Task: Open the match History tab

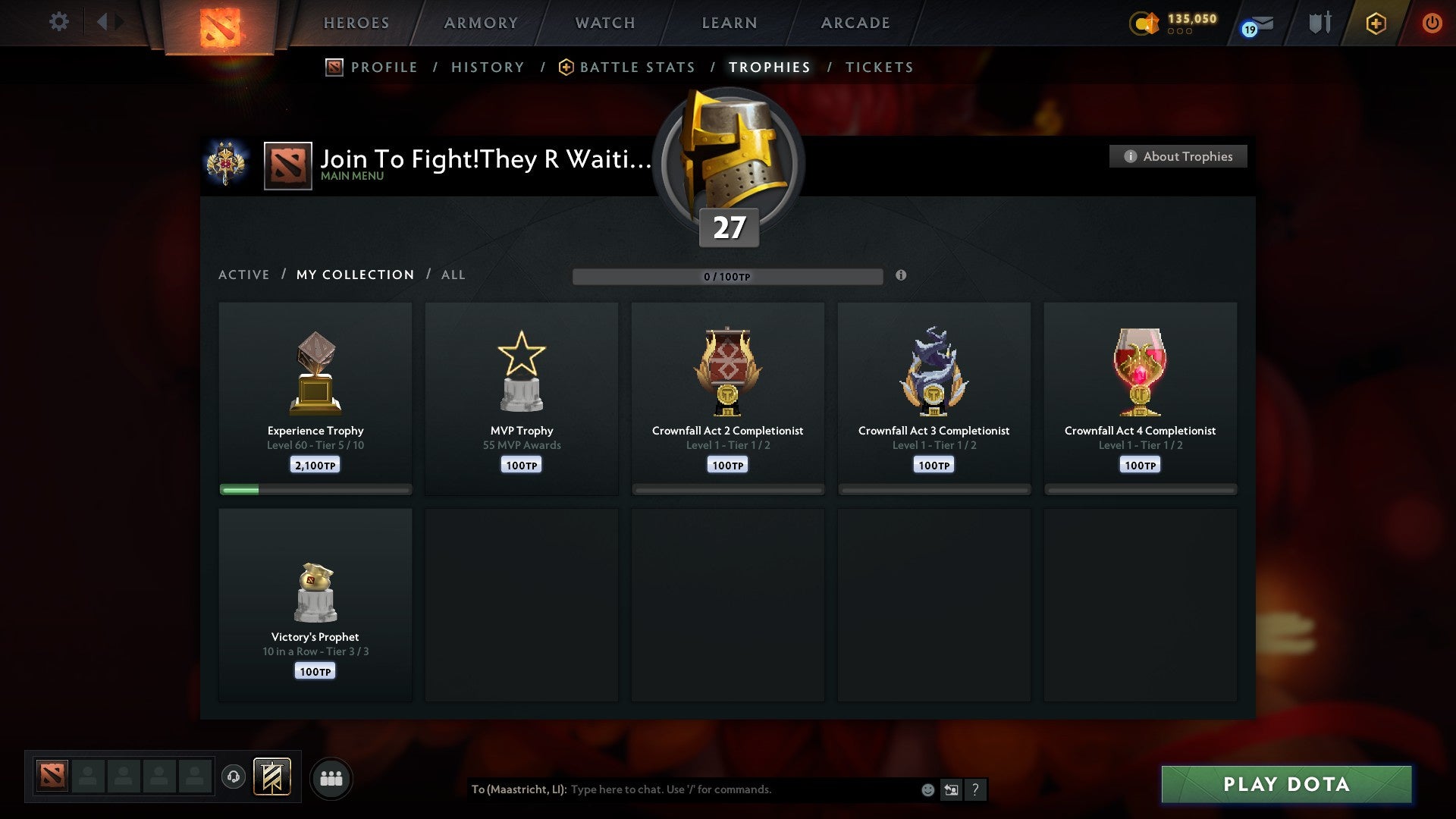Action: coord(488,67)
